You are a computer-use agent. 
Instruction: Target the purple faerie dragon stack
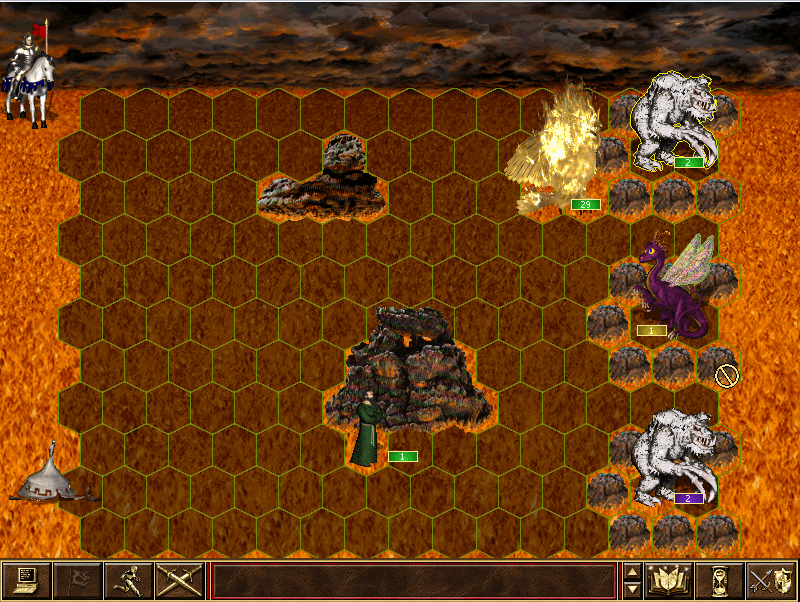[672, 290]
